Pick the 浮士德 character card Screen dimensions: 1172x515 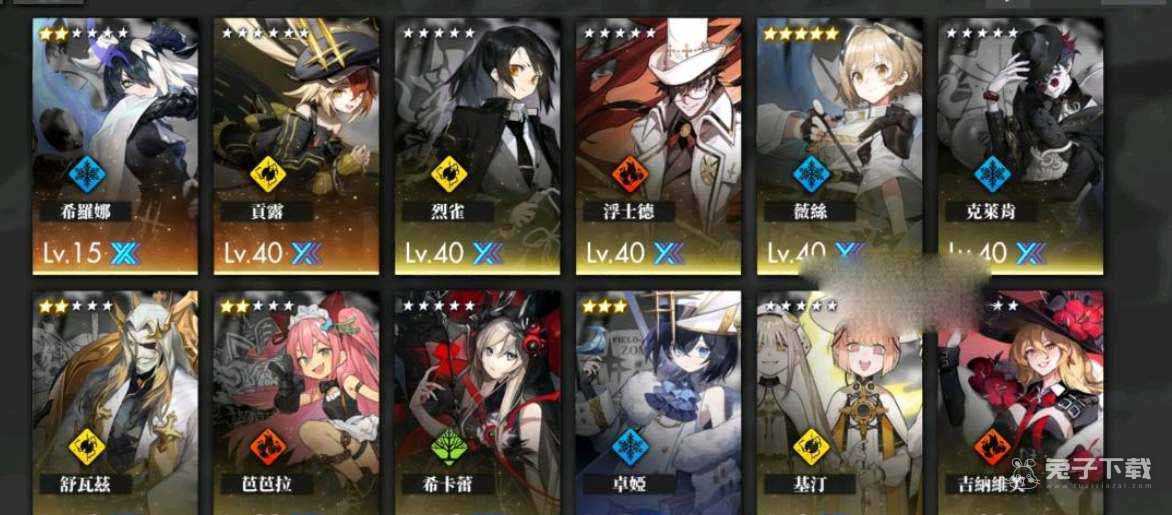pos(658,145)
